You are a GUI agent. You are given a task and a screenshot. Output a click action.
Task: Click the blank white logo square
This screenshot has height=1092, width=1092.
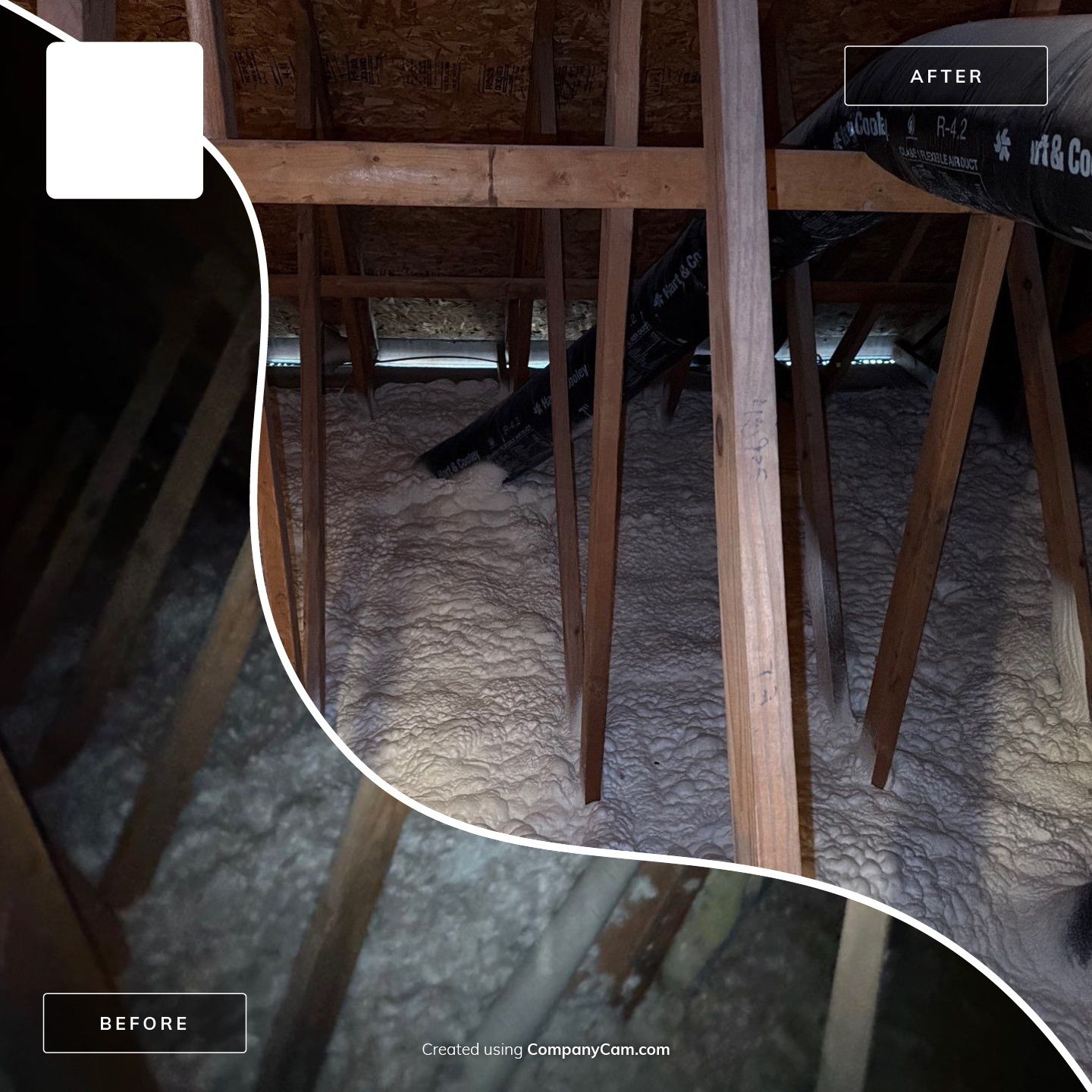[x=124, y=121]
